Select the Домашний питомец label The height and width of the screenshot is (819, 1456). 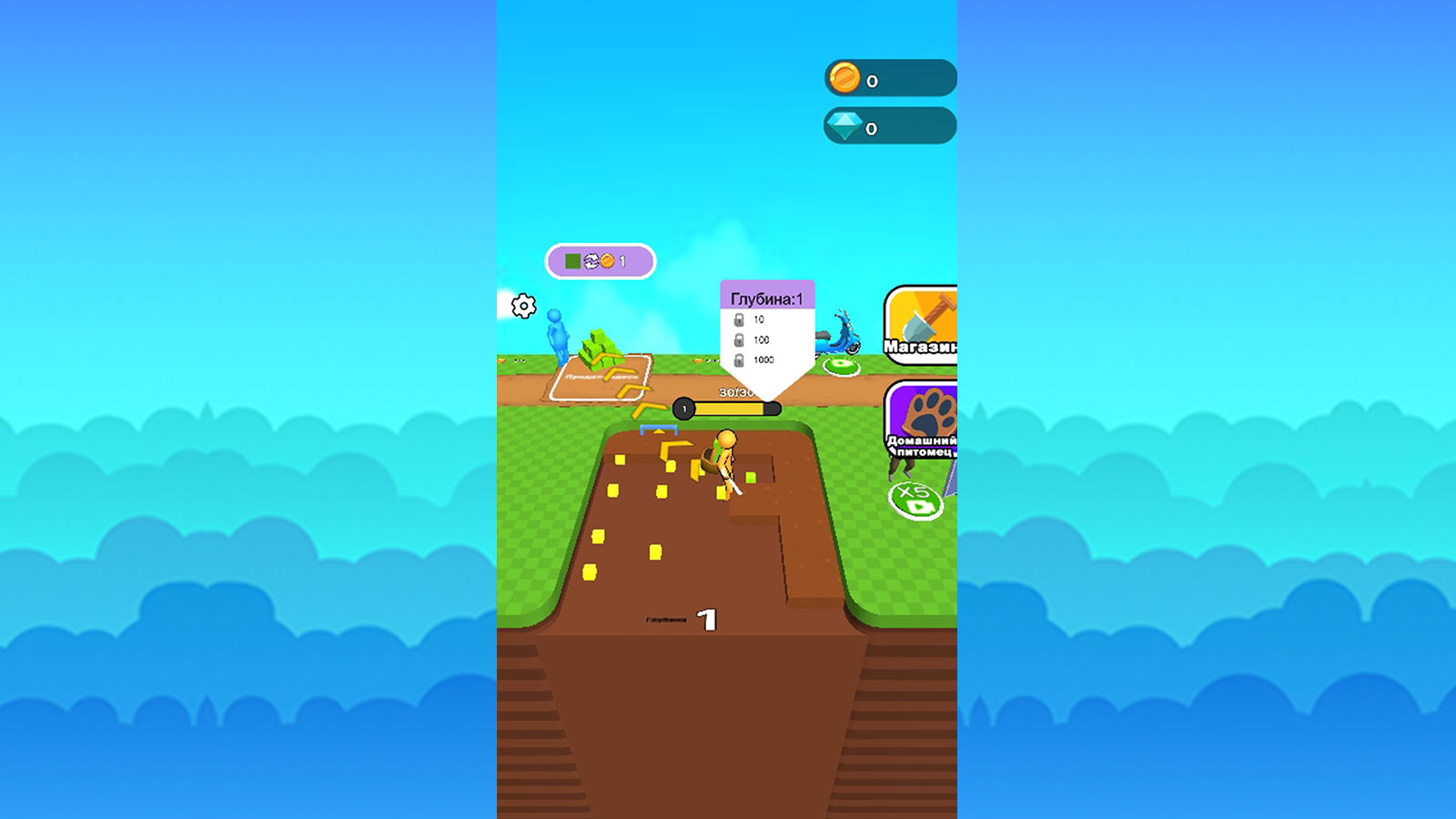pyautogui.click(x=921, y=443)
